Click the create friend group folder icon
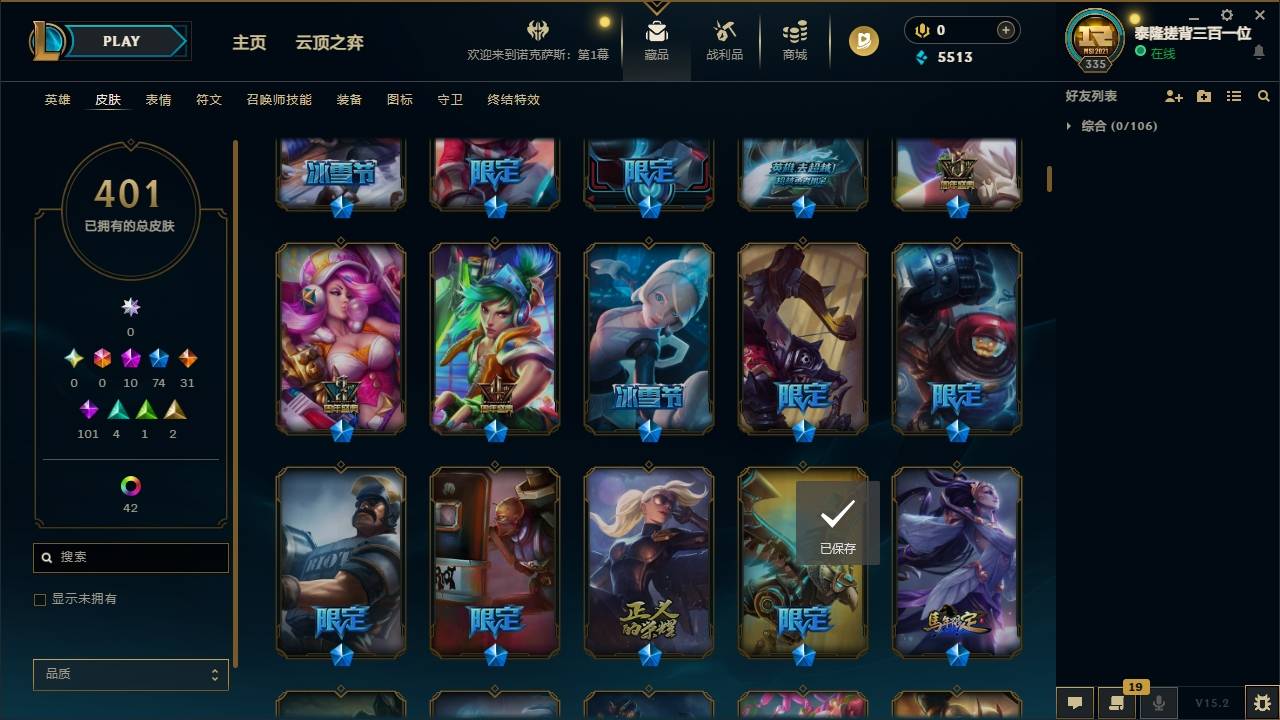This screenshot has width=1280, height=720. pyautogui.click(x=1203, y=95)
